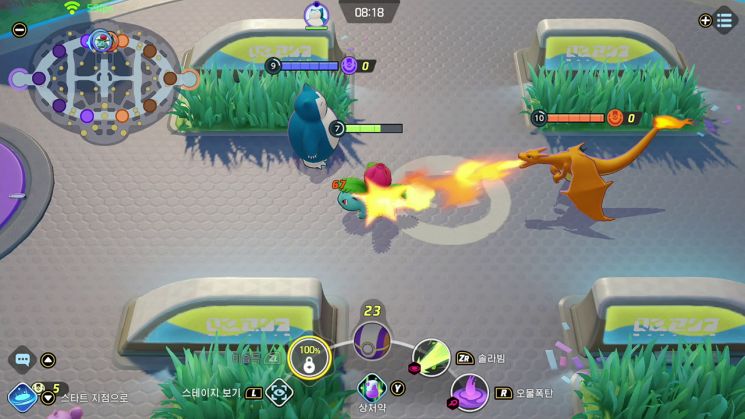
Task: Activate the Solar Beam (솔라빔) move
Action: tap(431, 358)
